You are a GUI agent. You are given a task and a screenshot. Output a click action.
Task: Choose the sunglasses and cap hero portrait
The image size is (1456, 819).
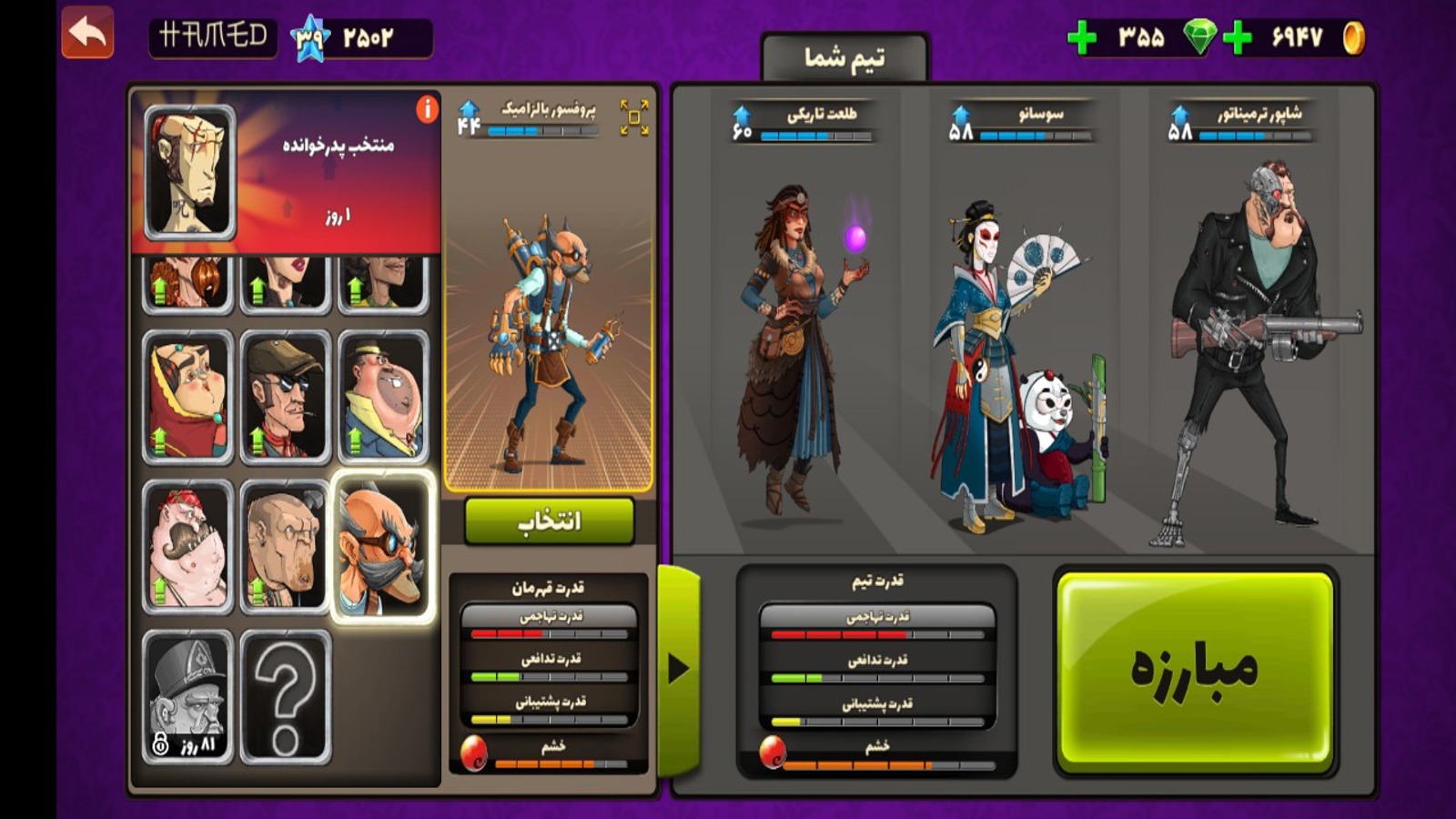pos(285,397)
